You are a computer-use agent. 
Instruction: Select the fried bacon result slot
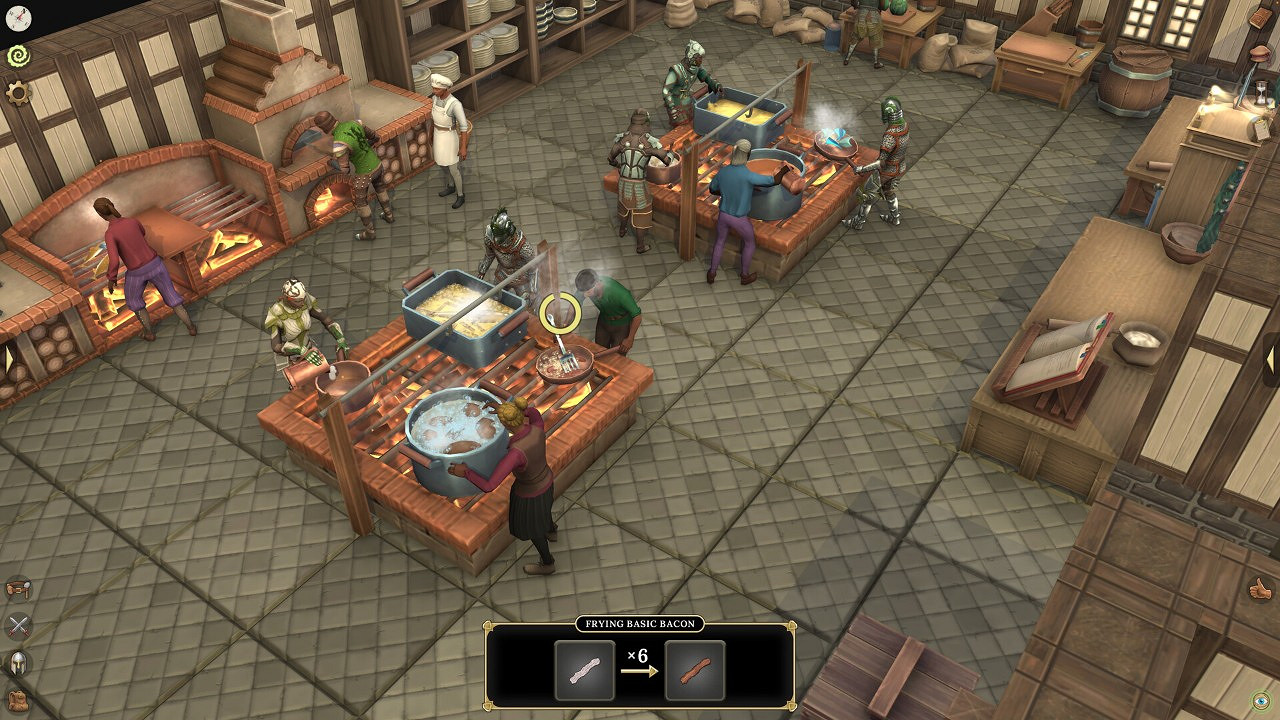tap(695, 670)
